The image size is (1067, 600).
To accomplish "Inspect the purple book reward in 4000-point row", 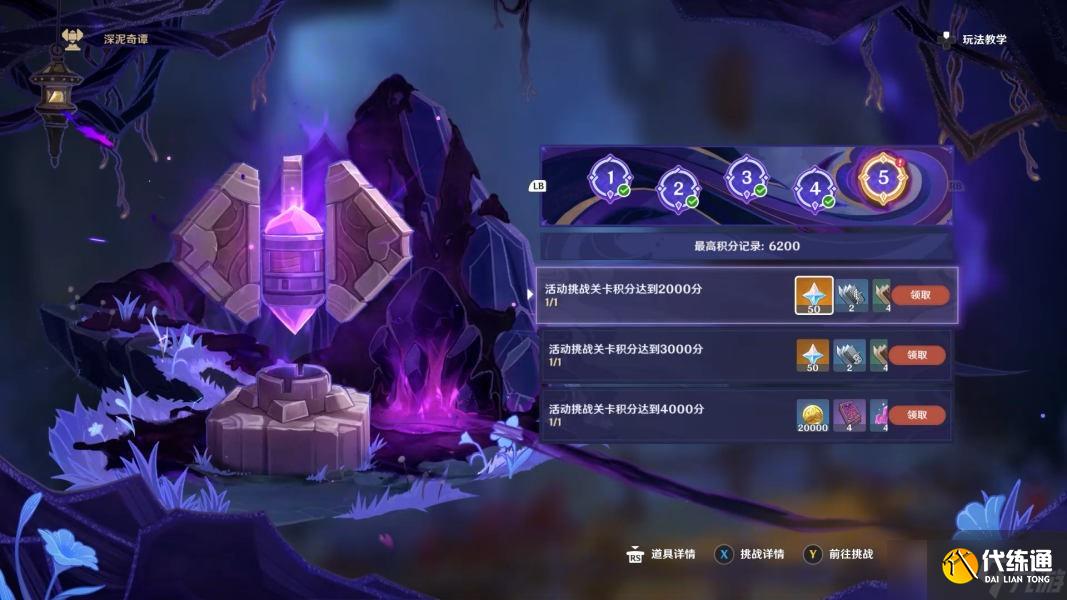I will [x=849, y=414].
